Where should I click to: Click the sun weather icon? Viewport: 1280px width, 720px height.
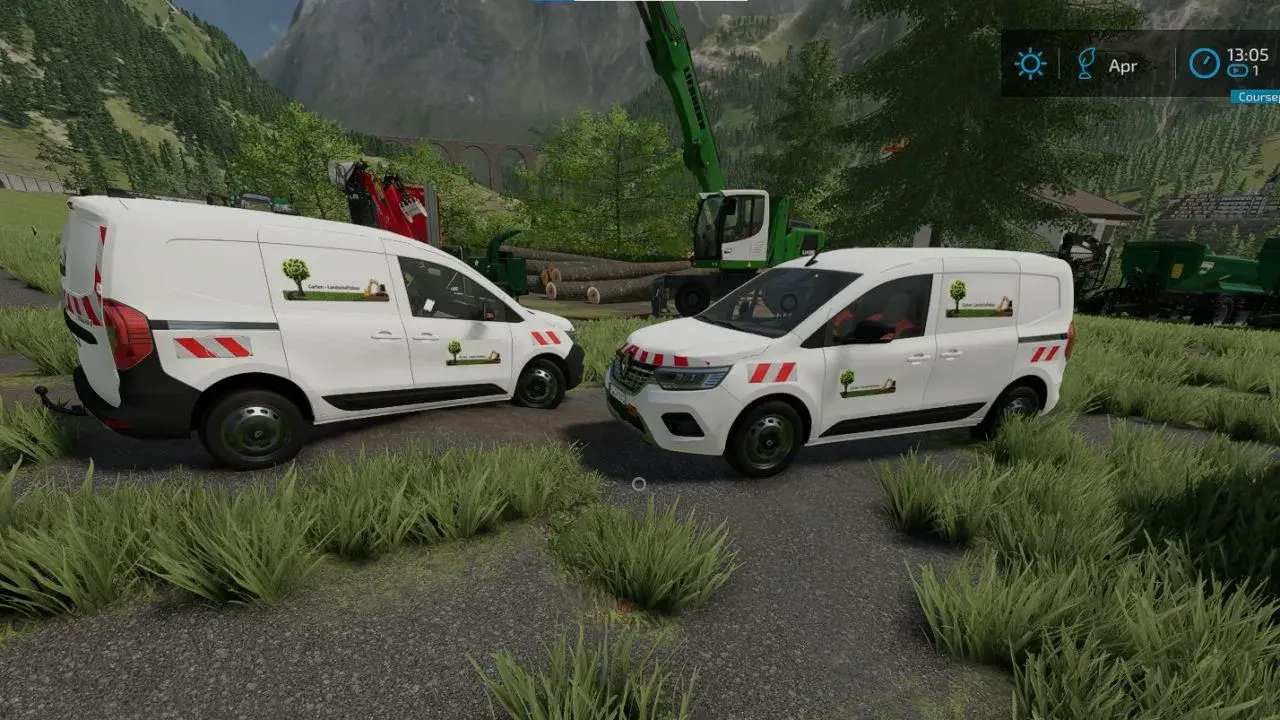pos(1029,64)
